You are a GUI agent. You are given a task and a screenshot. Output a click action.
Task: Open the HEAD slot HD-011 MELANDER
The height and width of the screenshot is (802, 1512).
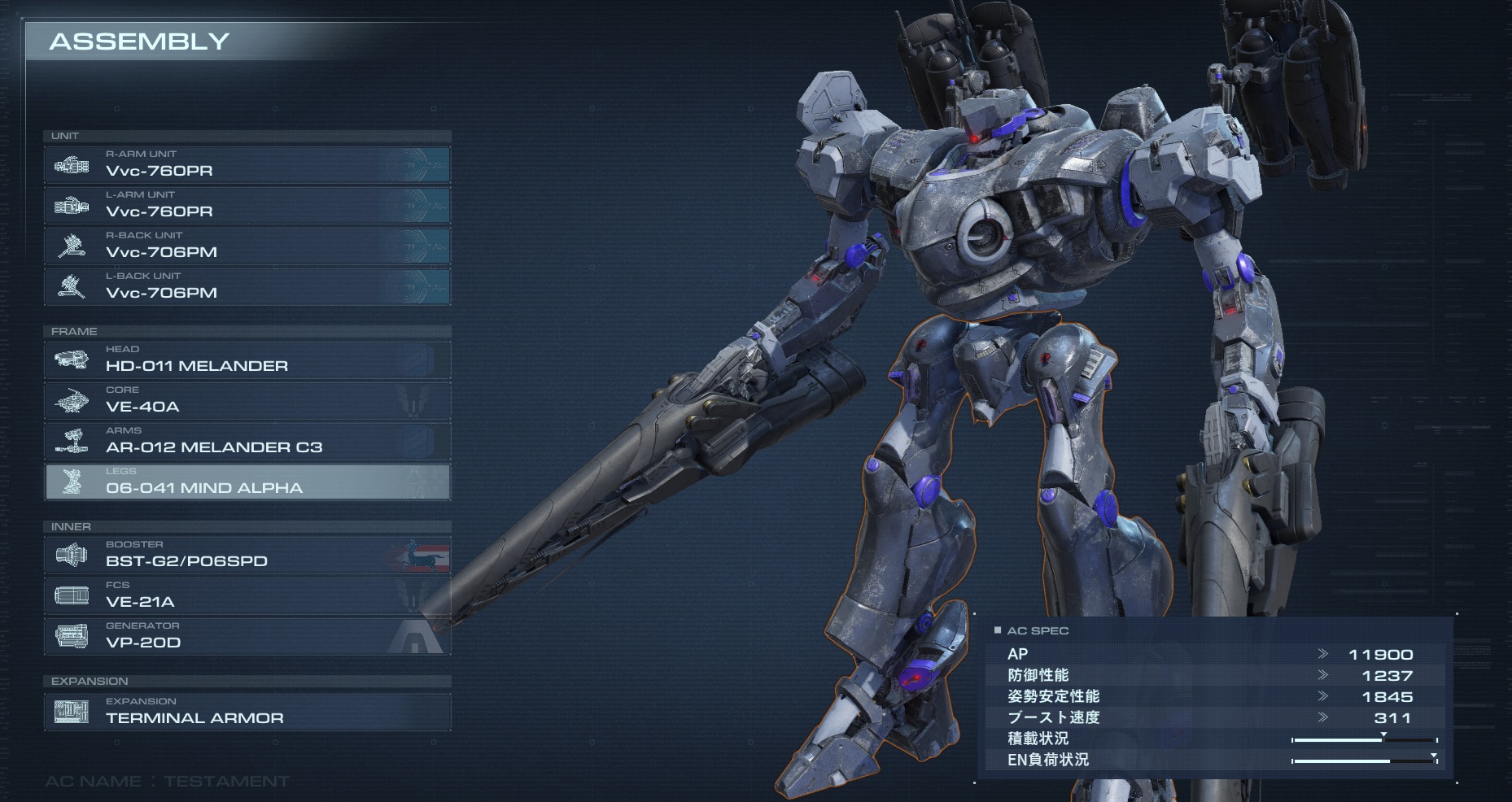pyautogui.click(x=247, y=360)
